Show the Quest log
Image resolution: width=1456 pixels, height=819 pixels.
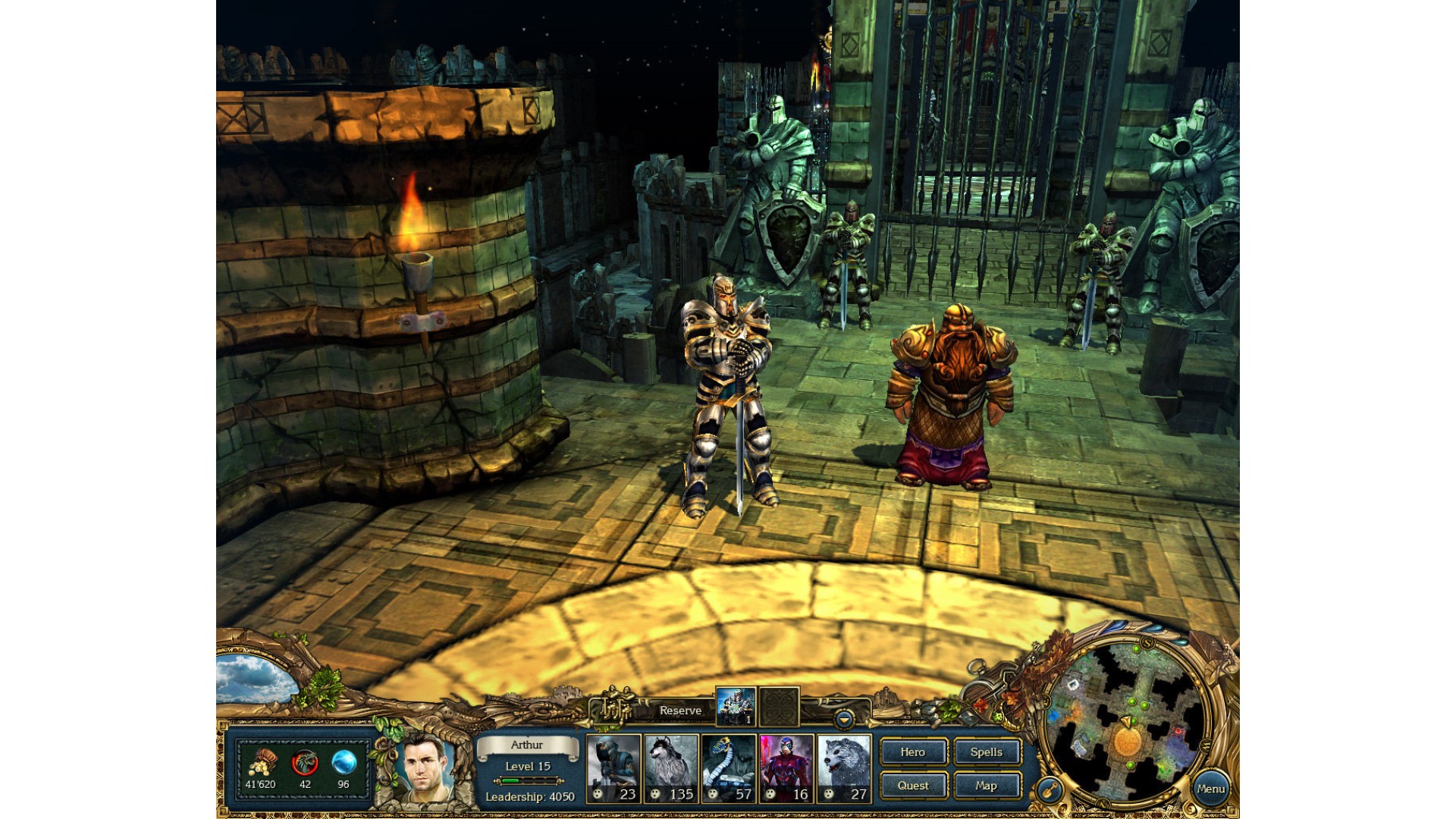click(x=913, y=786)
